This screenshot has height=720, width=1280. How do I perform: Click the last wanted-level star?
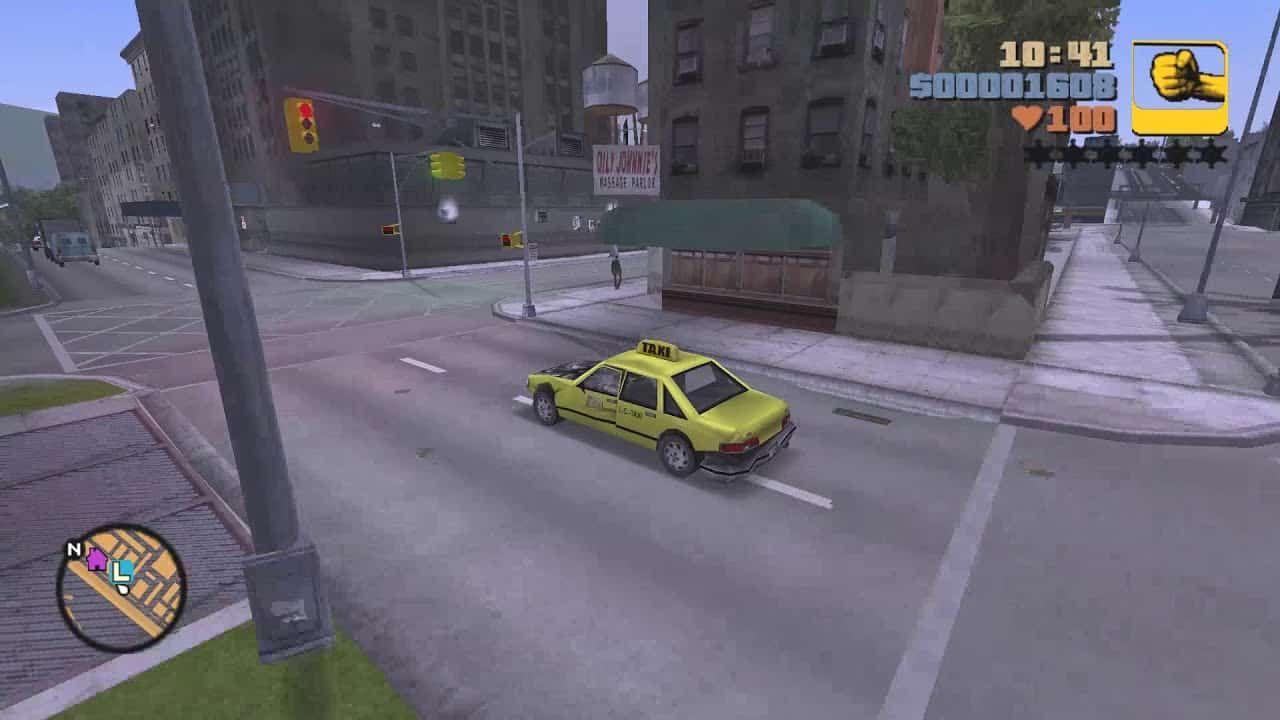tap(1214, 152)
